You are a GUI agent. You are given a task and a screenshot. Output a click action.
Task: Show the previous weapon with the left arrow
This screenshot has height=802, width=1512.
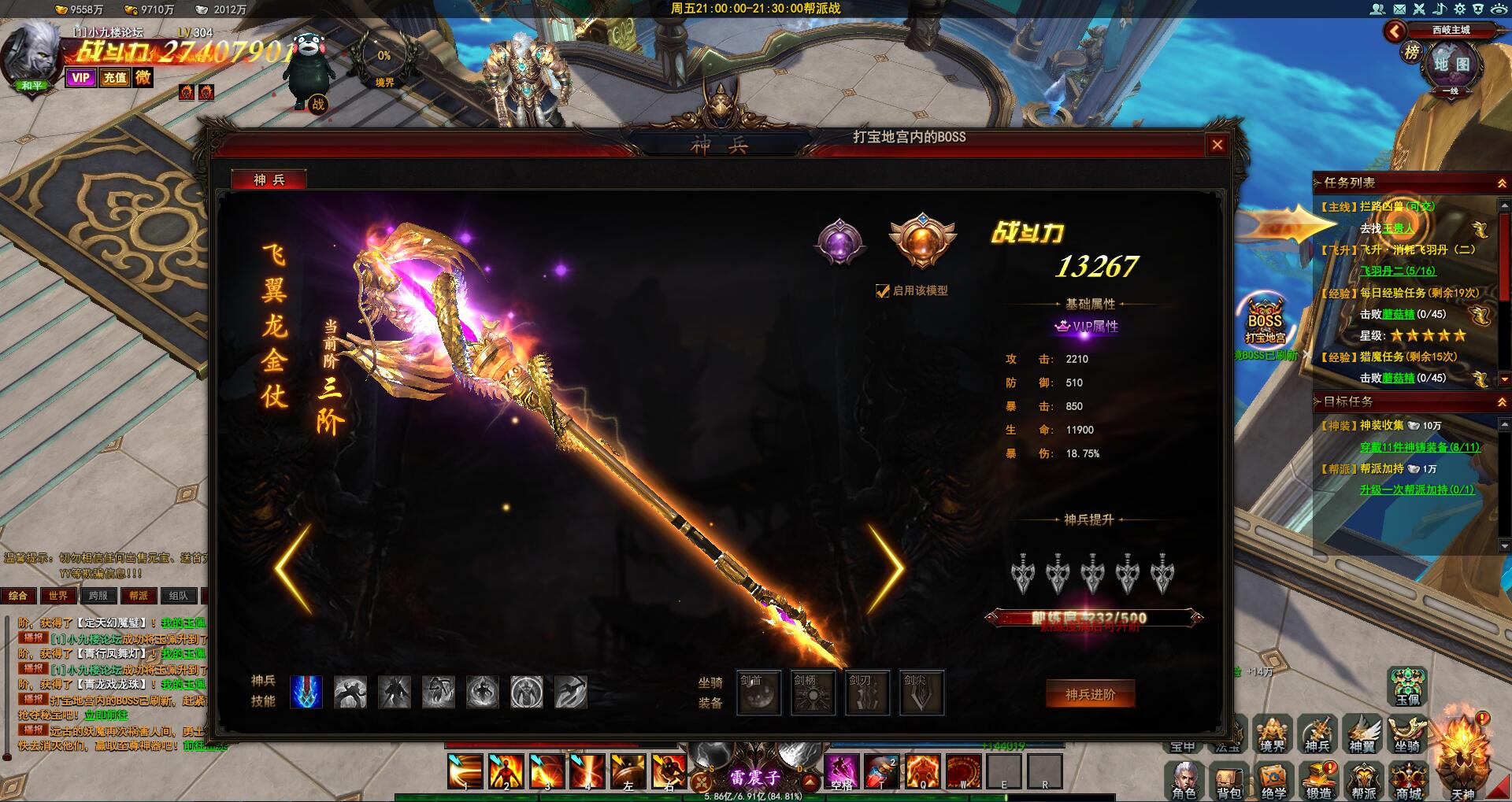pos(294,568)
